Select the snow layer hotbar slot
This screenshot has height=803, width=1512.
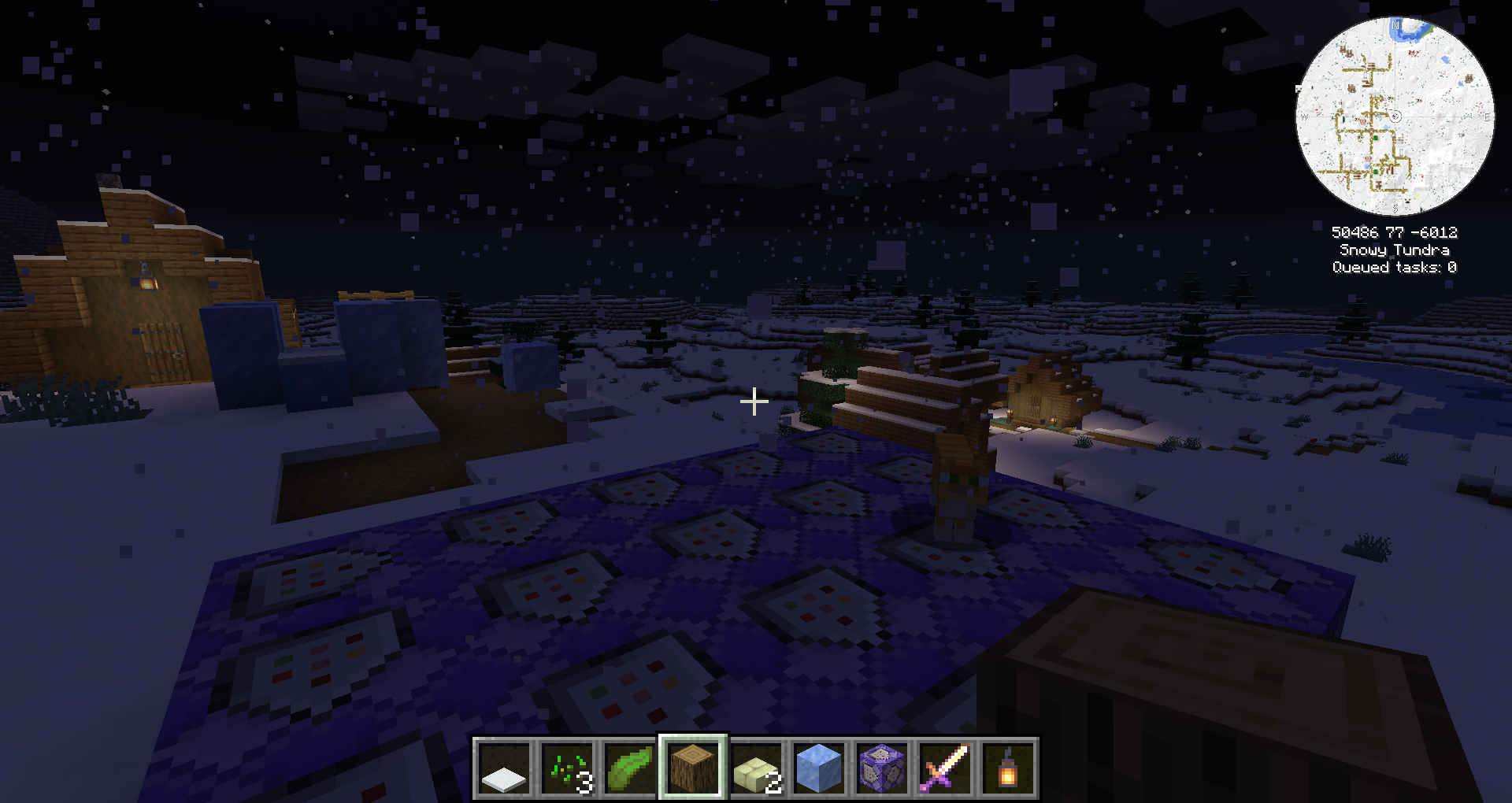[x=504, y=768]
